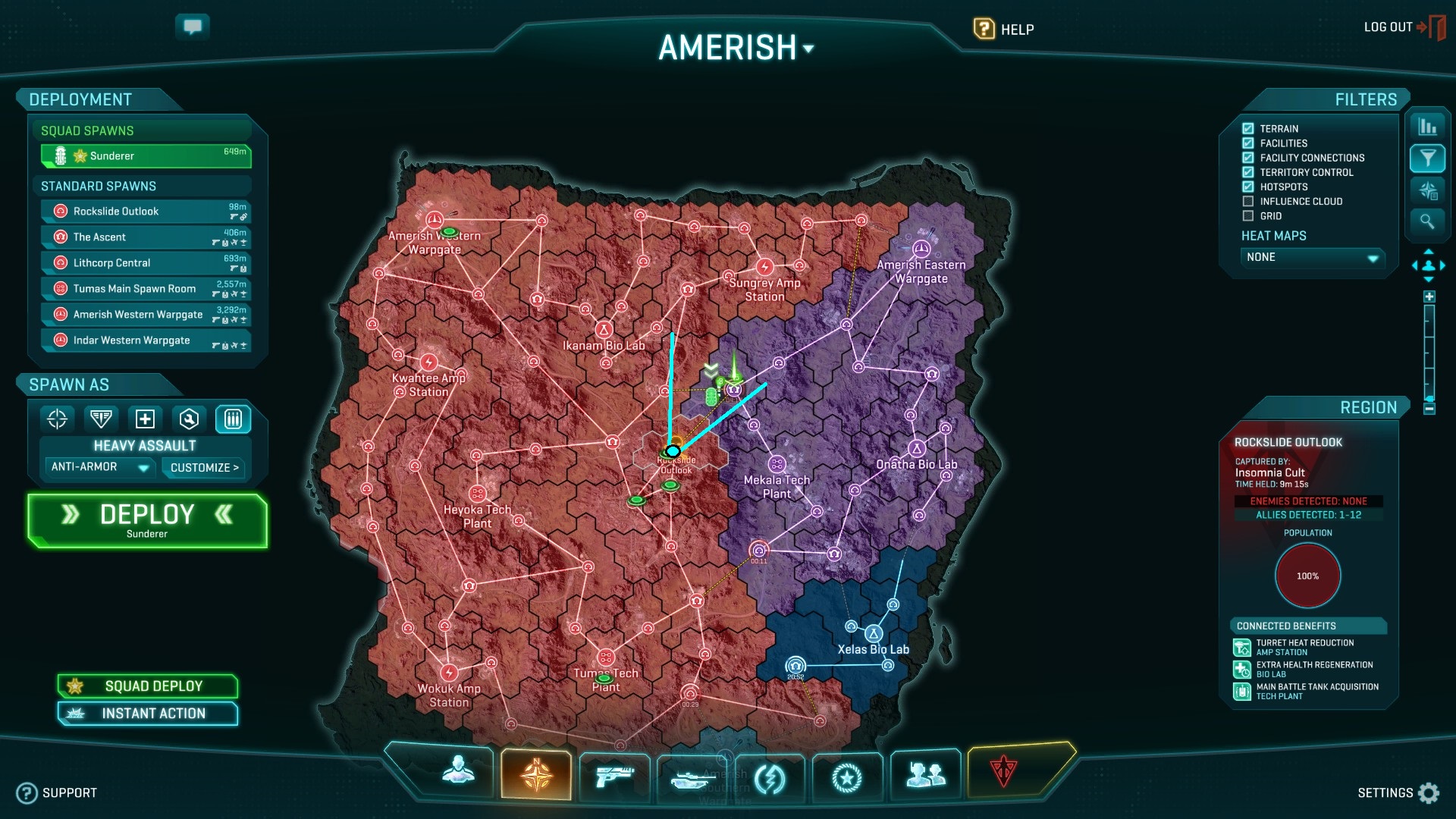Viewport: 1456px width, 819px height.
Task: Open the chat bubble panel
Action: [x=193, y=27]
